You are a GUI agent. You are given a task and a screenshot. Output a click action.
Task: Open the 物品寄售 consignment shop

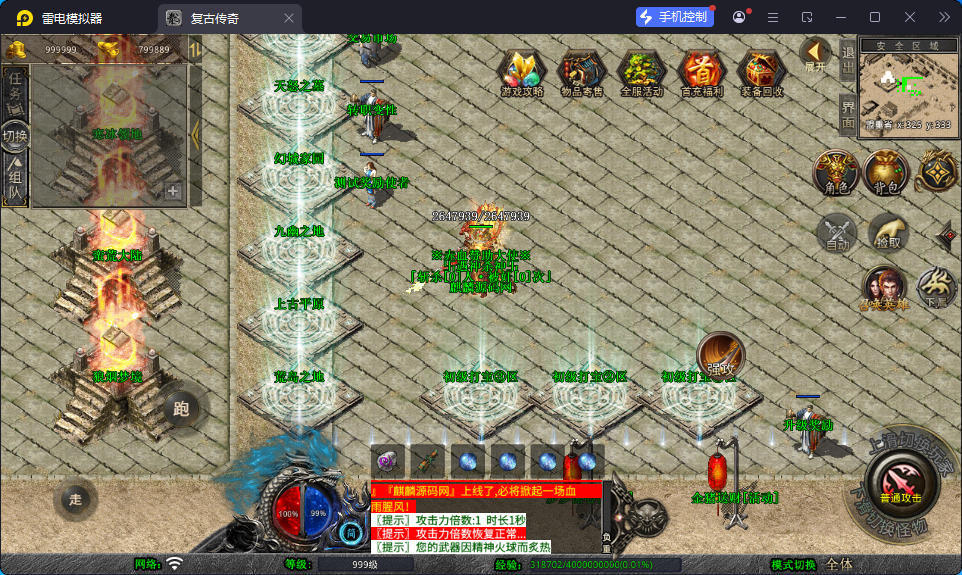(x=581, y=72)
